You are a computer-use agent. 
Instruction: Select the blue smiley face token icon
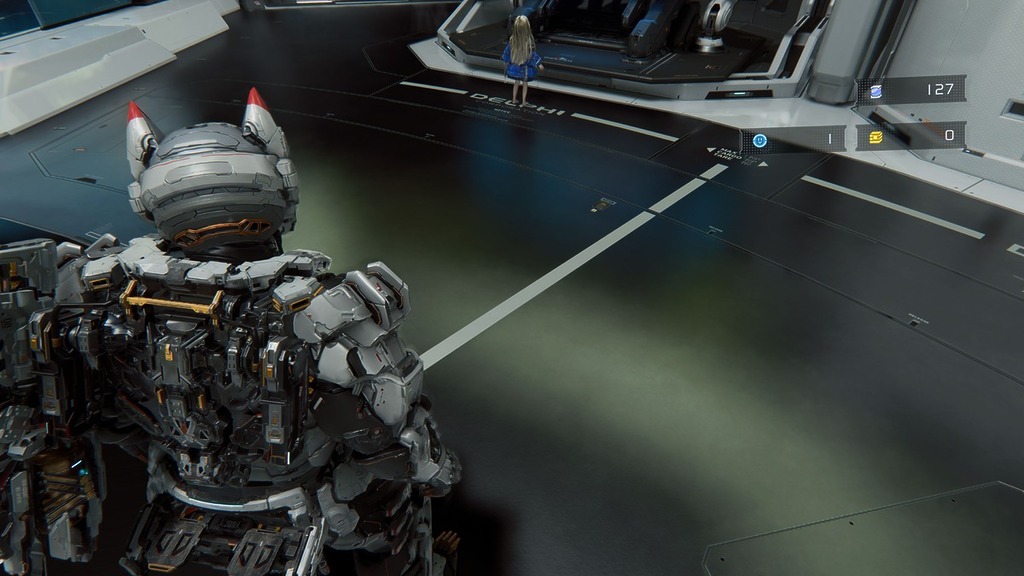point(759,140)
